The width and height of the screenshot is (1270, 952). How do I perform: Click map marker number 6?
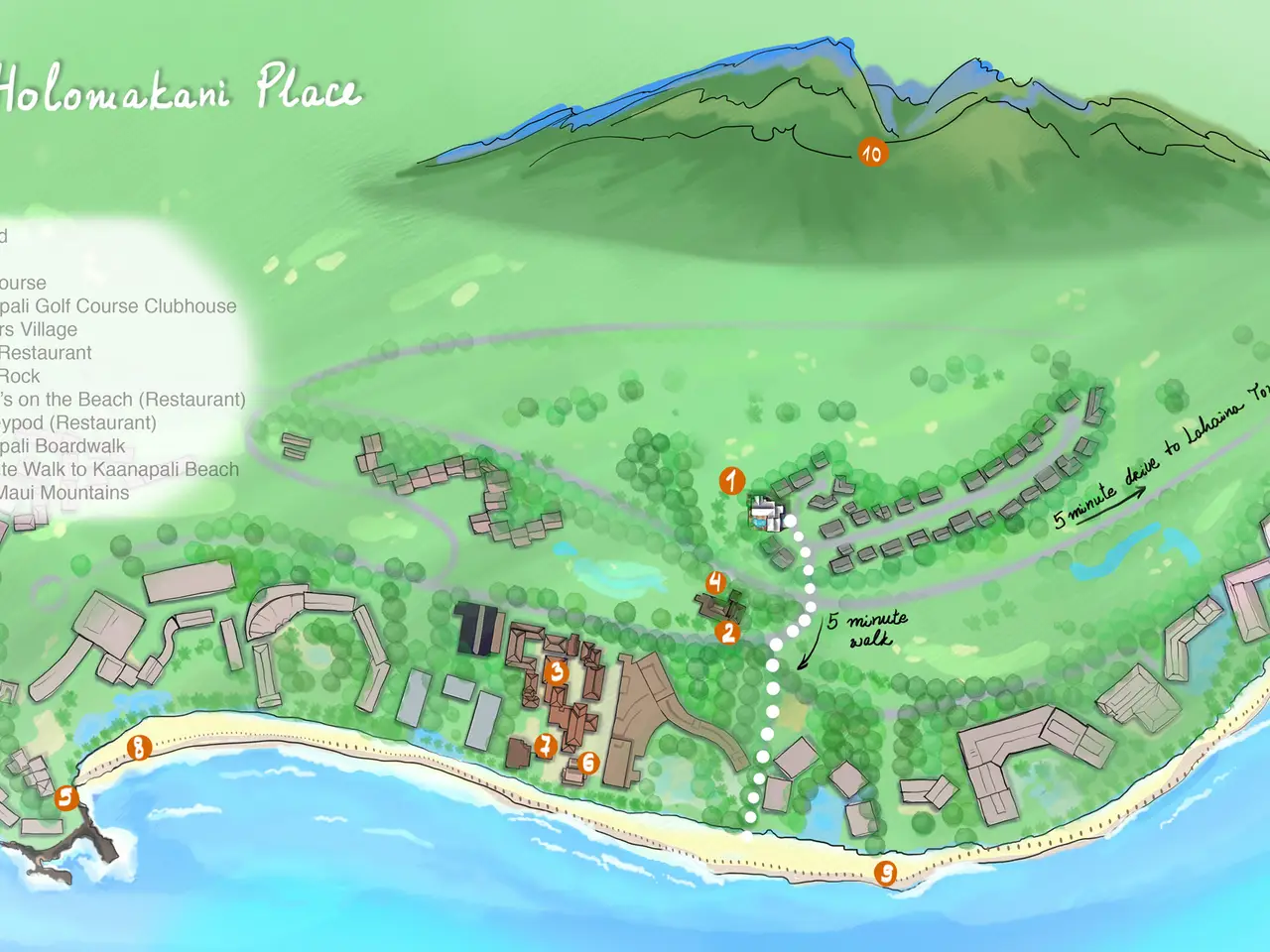point(589,762)
